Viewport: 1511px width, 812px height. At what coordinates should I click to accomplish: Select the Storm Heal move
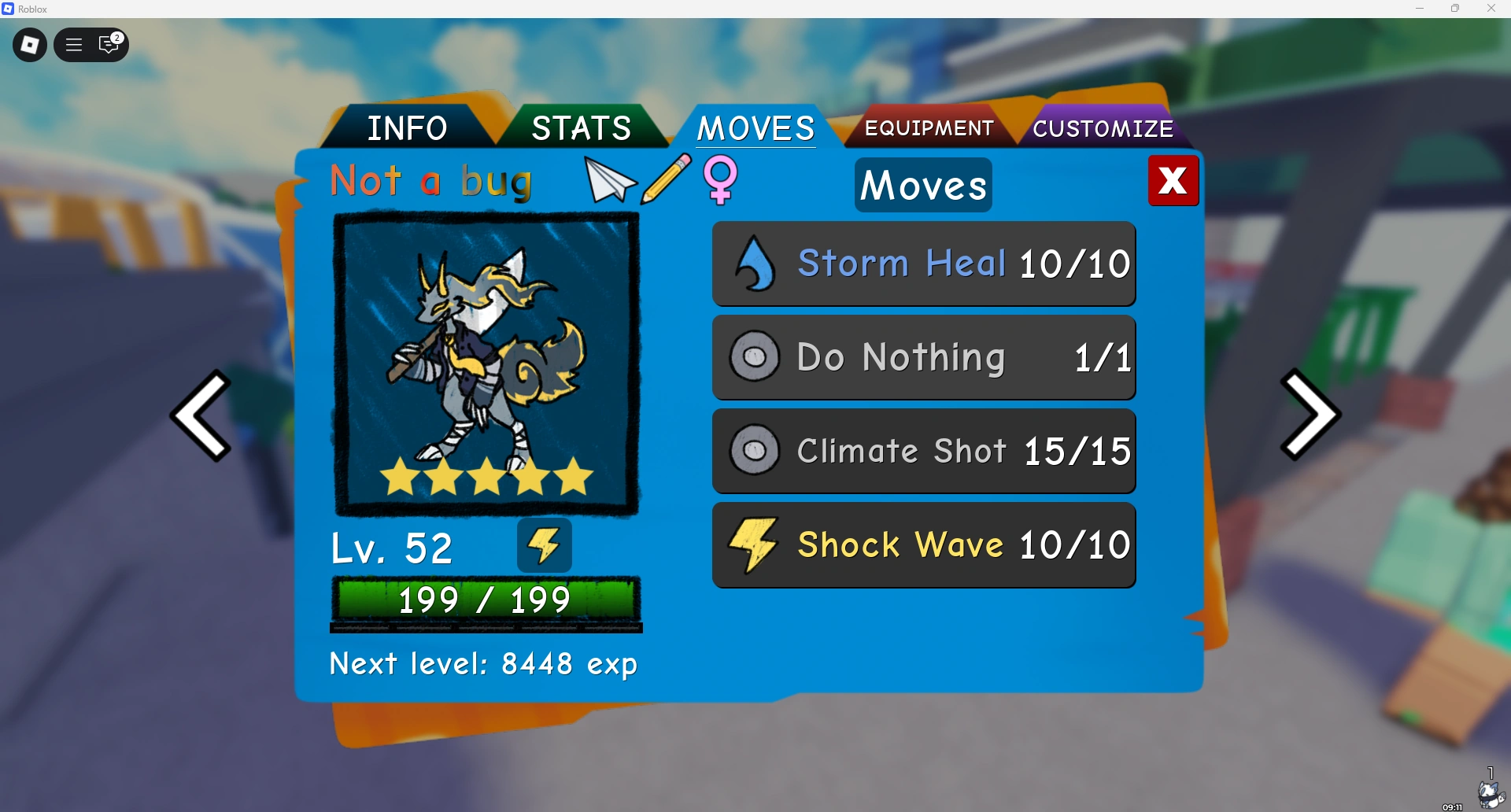pos(925,264)
